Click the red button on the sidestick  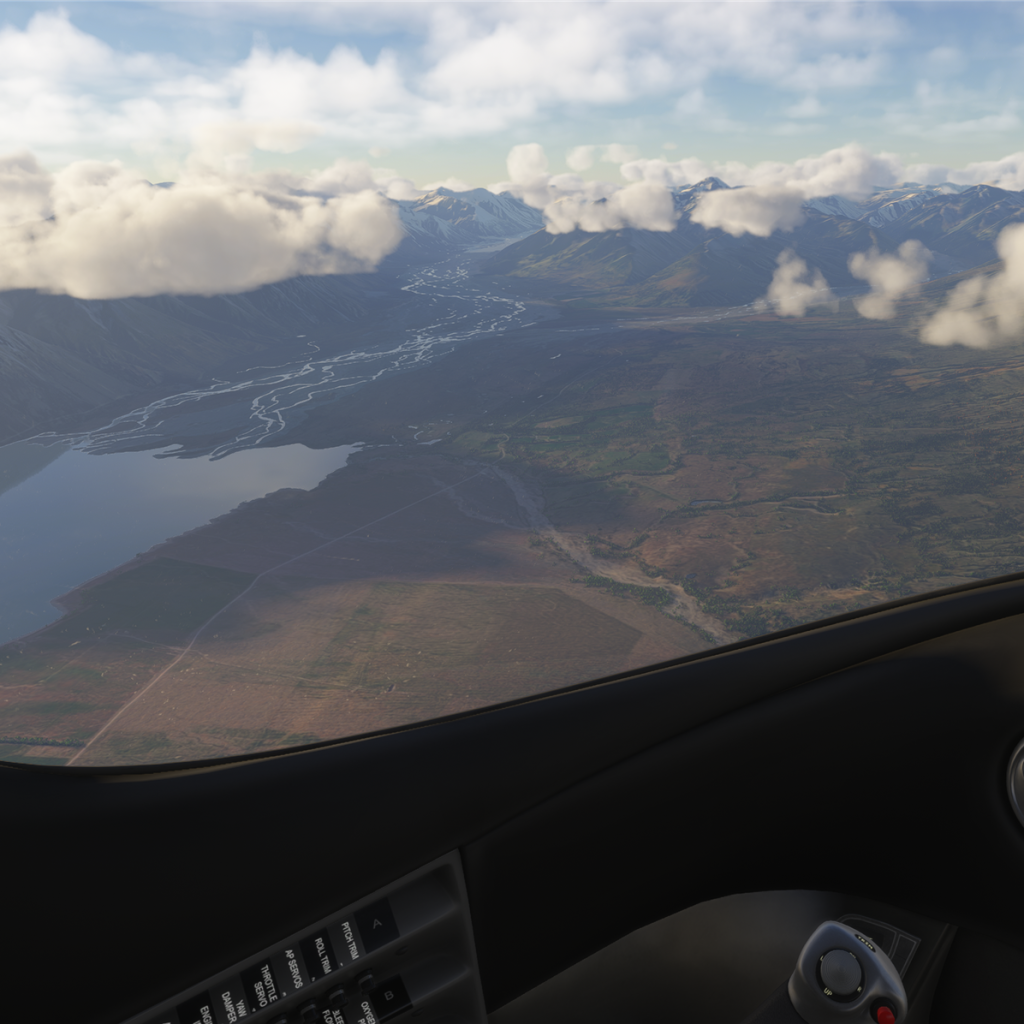884,1014
